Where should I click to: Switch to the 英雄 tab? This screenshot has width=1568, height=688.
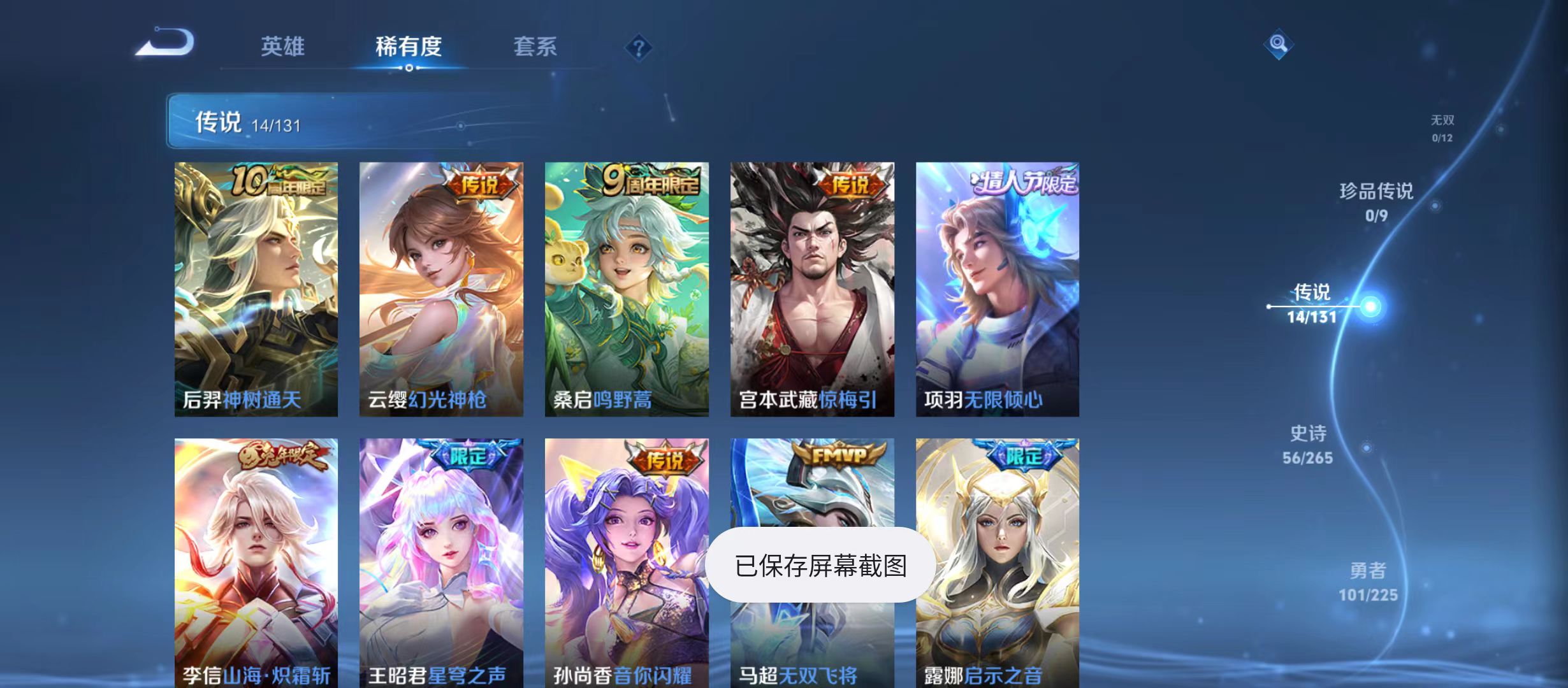pos(283,46)
